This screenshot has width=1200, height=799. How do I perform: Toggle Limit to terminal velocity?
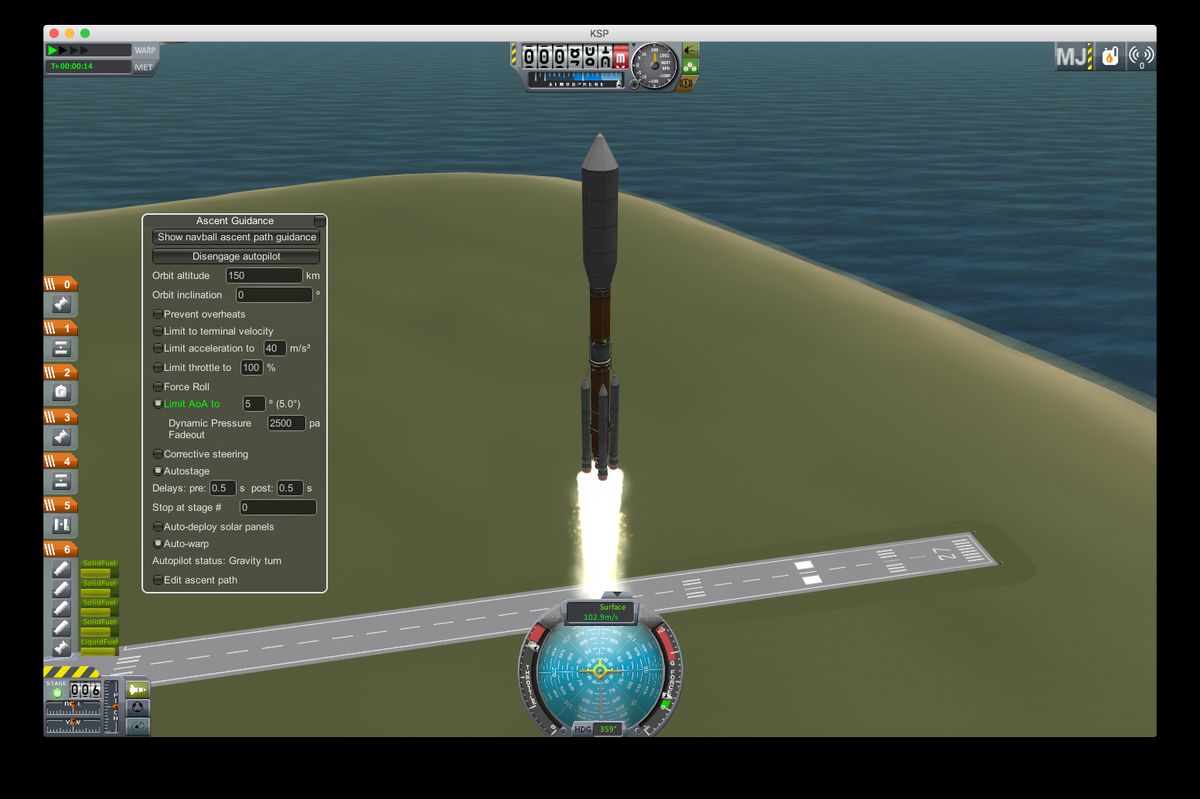[x=158, y=331]
